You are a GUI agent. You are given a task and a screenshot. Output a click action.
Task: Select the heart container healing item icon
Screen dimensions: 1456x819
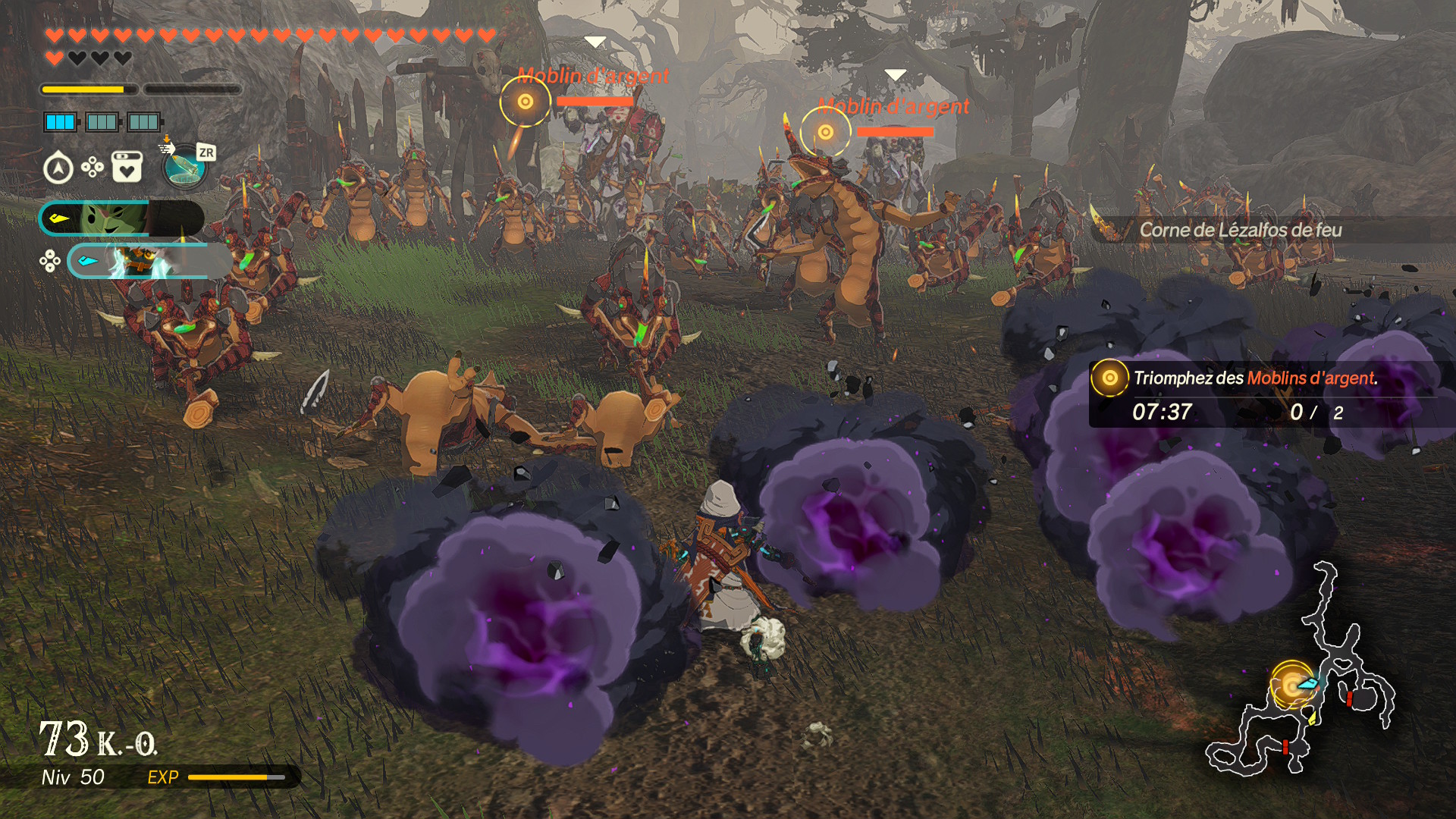(x=127, y=167)
